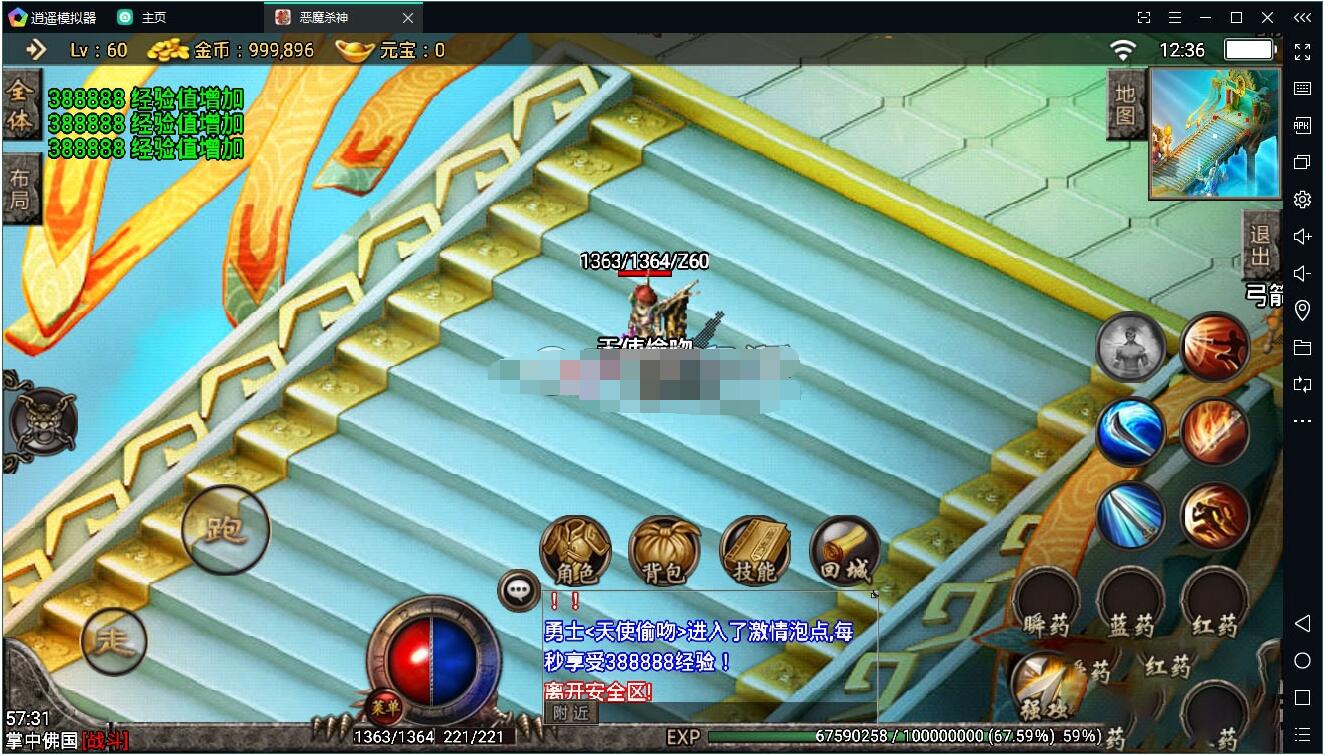The image size is (1333, 755).
Task: Toggle the 跑 run button
Action: tap(226, 529)
